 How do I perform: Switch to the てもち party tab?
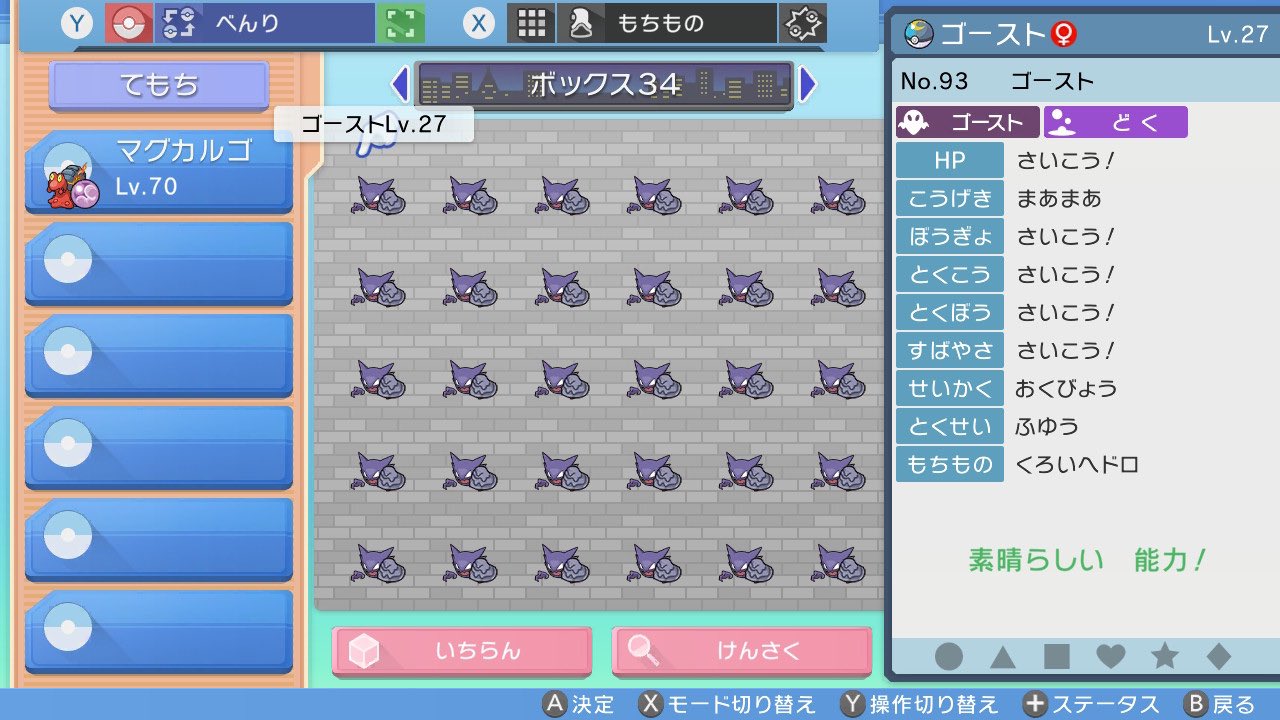(157, 85)
